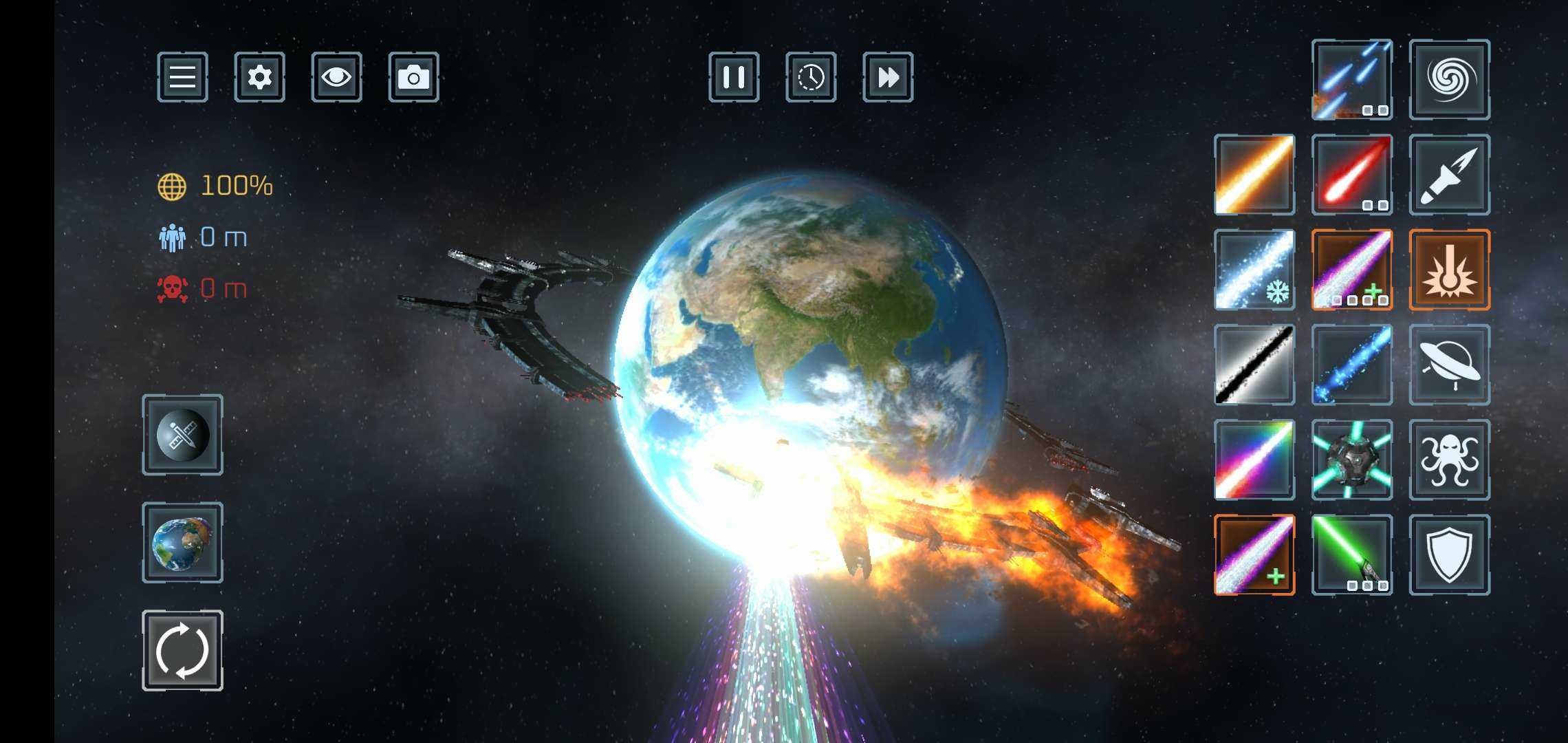Open the gear settings

tap(259, 77)
